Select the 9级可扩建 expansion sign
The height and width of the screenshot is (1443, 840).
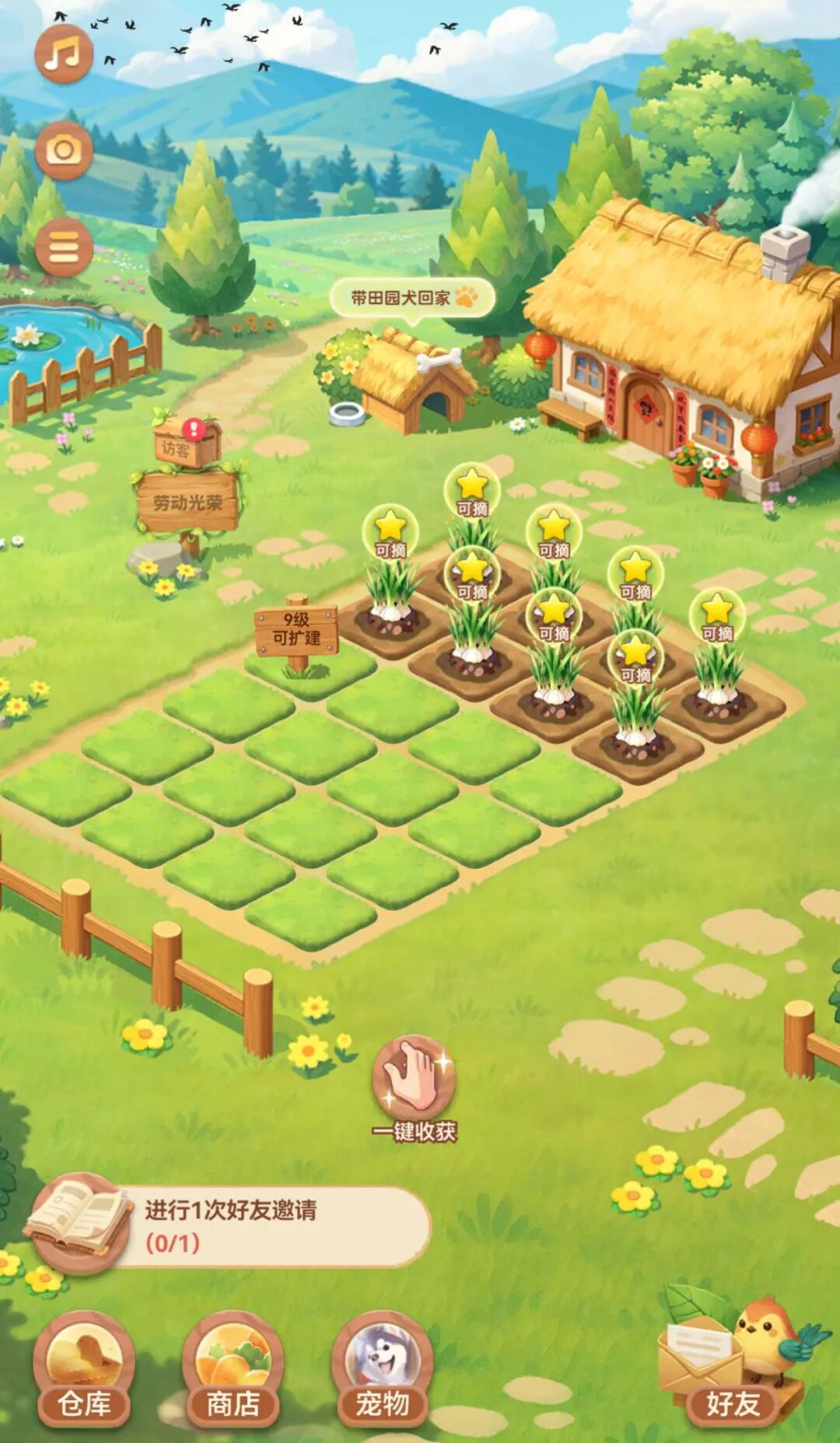tap(296, 630)
